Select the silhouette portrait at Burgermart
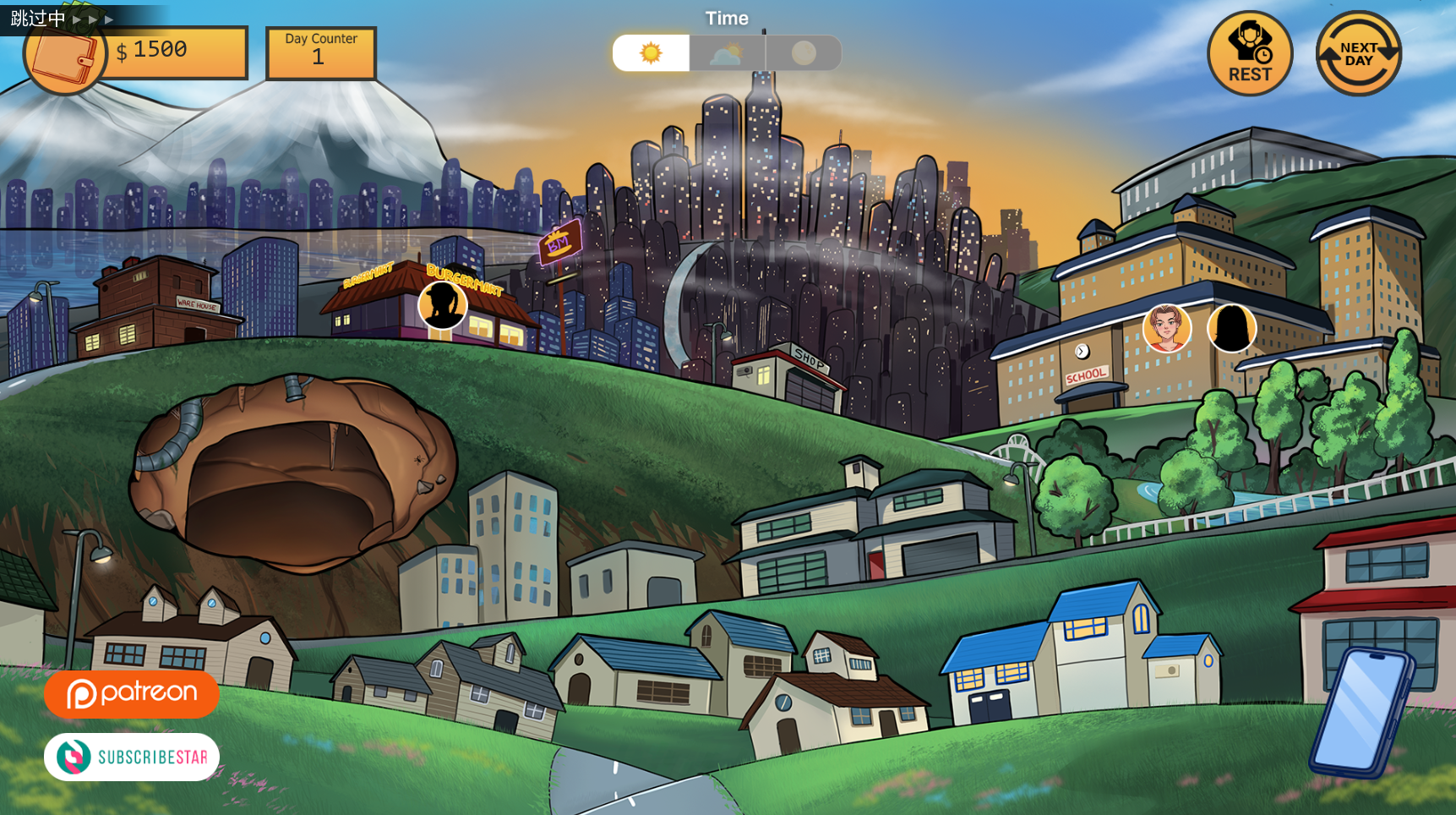1456x815 pixels. pyautogui.click(x=442, y=304)
